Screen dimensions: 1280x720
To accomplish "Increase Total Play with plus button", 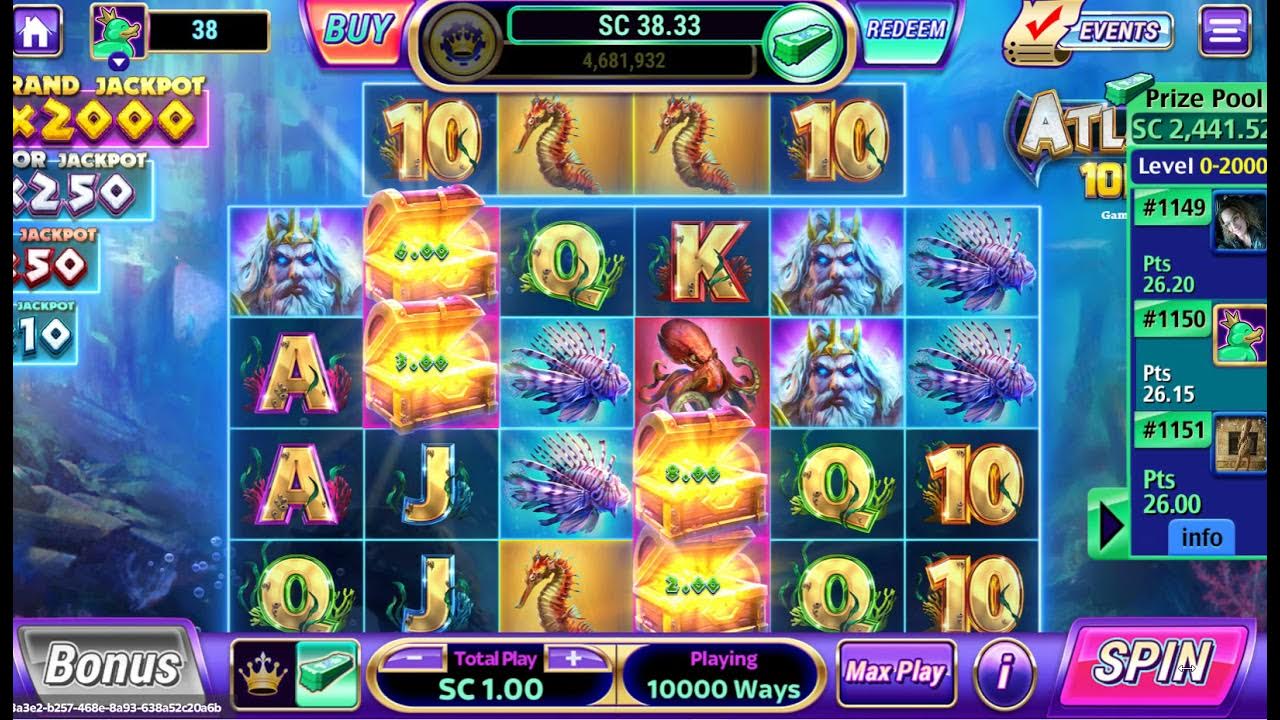I will click(573, 658).
